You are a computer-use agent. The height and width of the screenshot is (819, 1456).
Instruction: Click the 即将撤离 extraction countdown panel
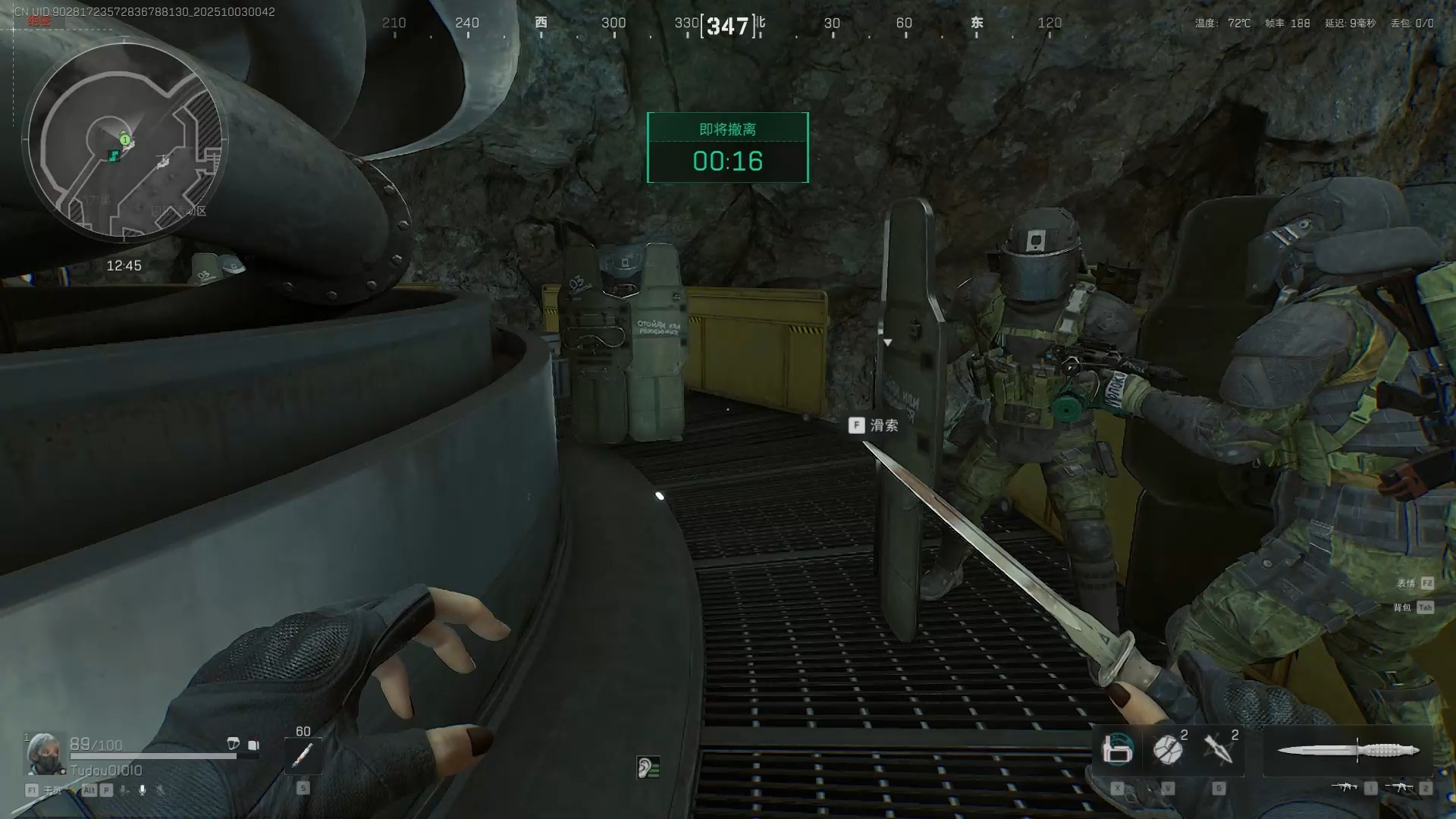coord(727,148)
